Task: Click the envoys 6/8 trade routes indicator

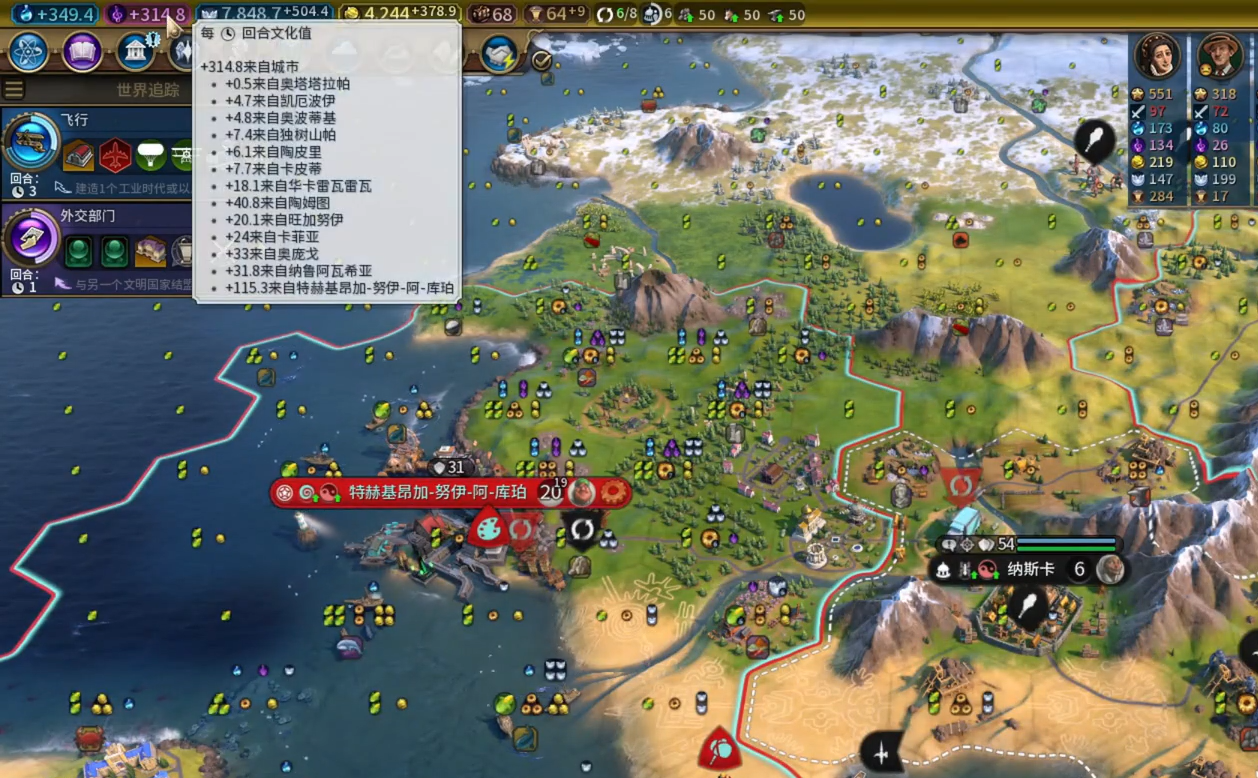Action: point(616,14)
